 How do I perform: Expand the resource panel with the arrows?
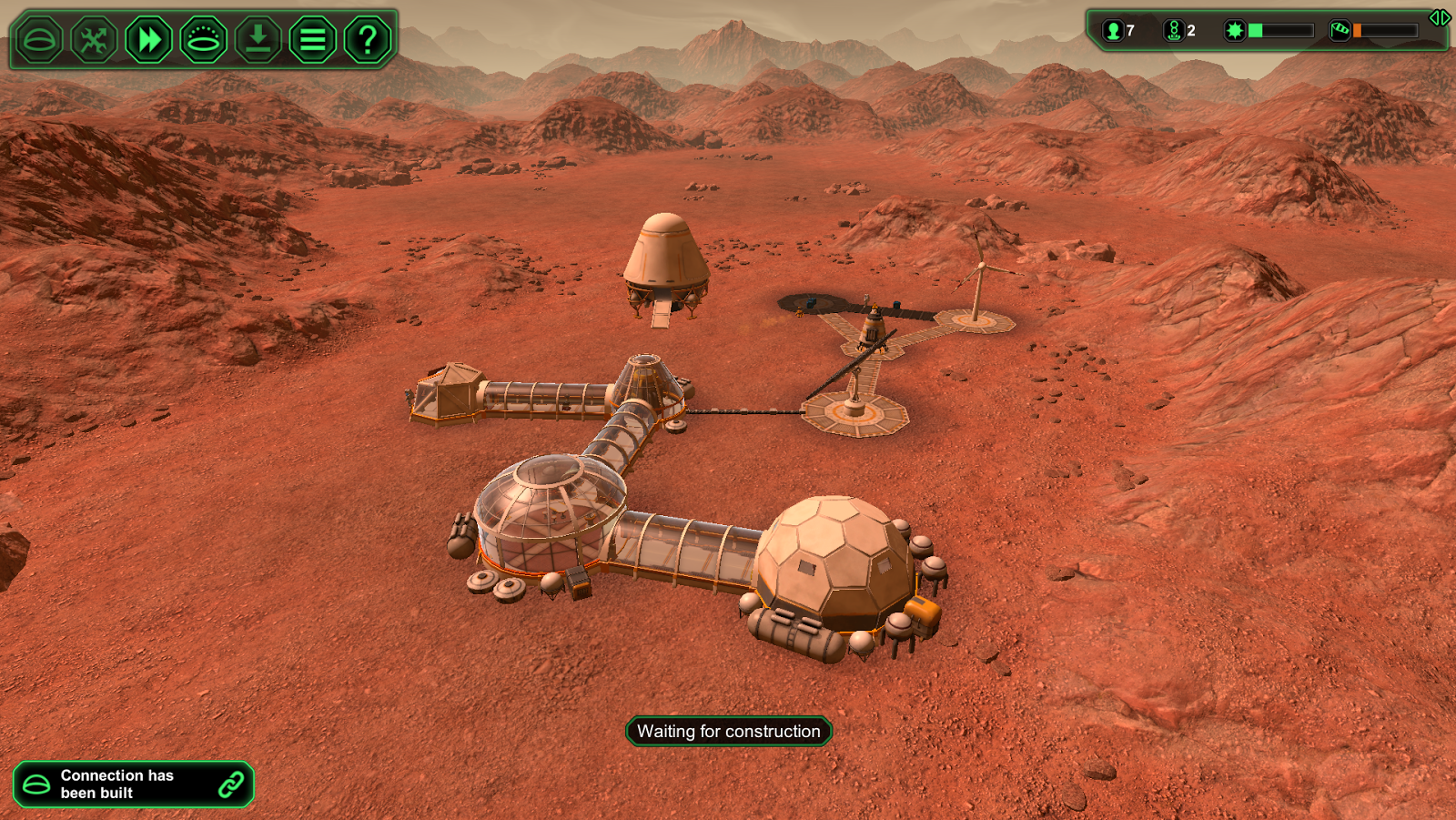(x=1440, y=17)
